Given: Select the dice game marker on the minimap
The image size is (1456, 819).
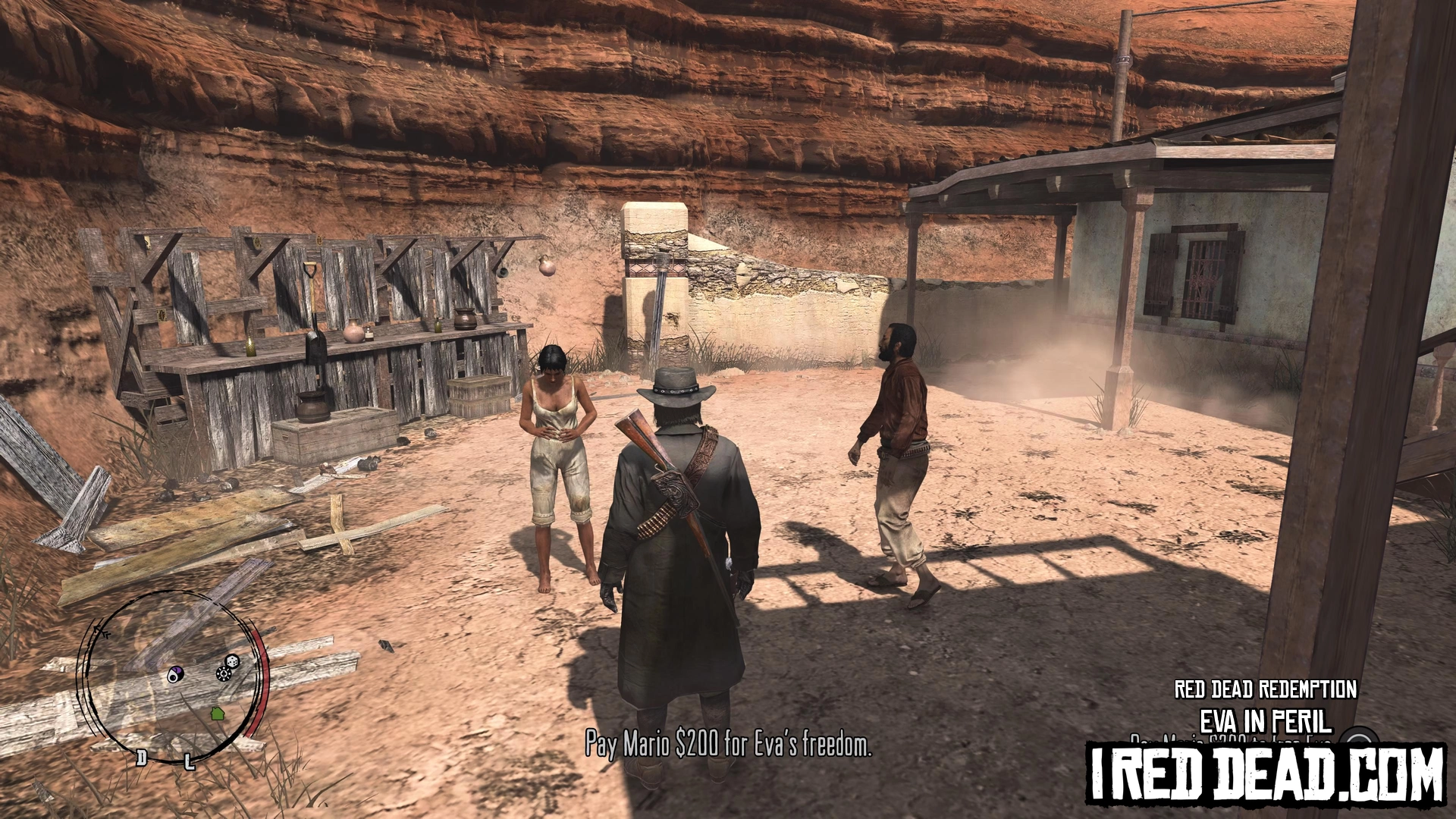Looking at the screenshot, I should (234, 662).
